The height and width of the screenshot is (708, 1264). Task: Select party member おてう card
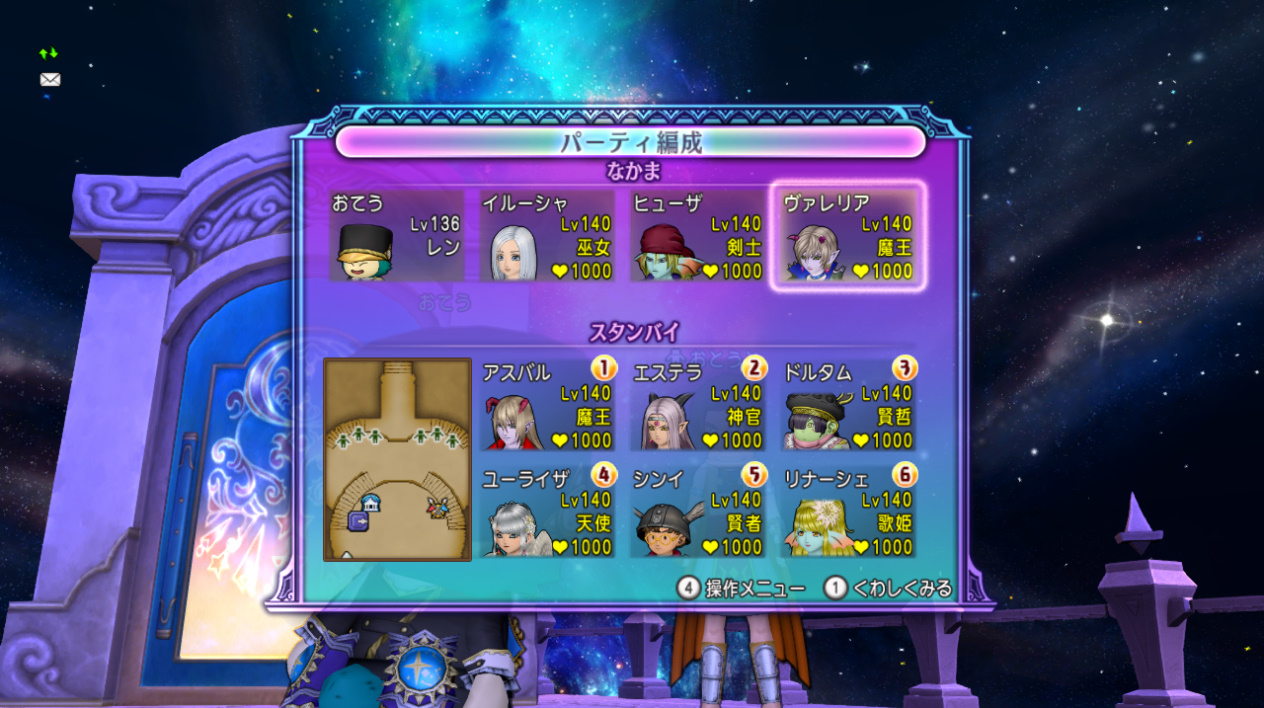[397, 236]
